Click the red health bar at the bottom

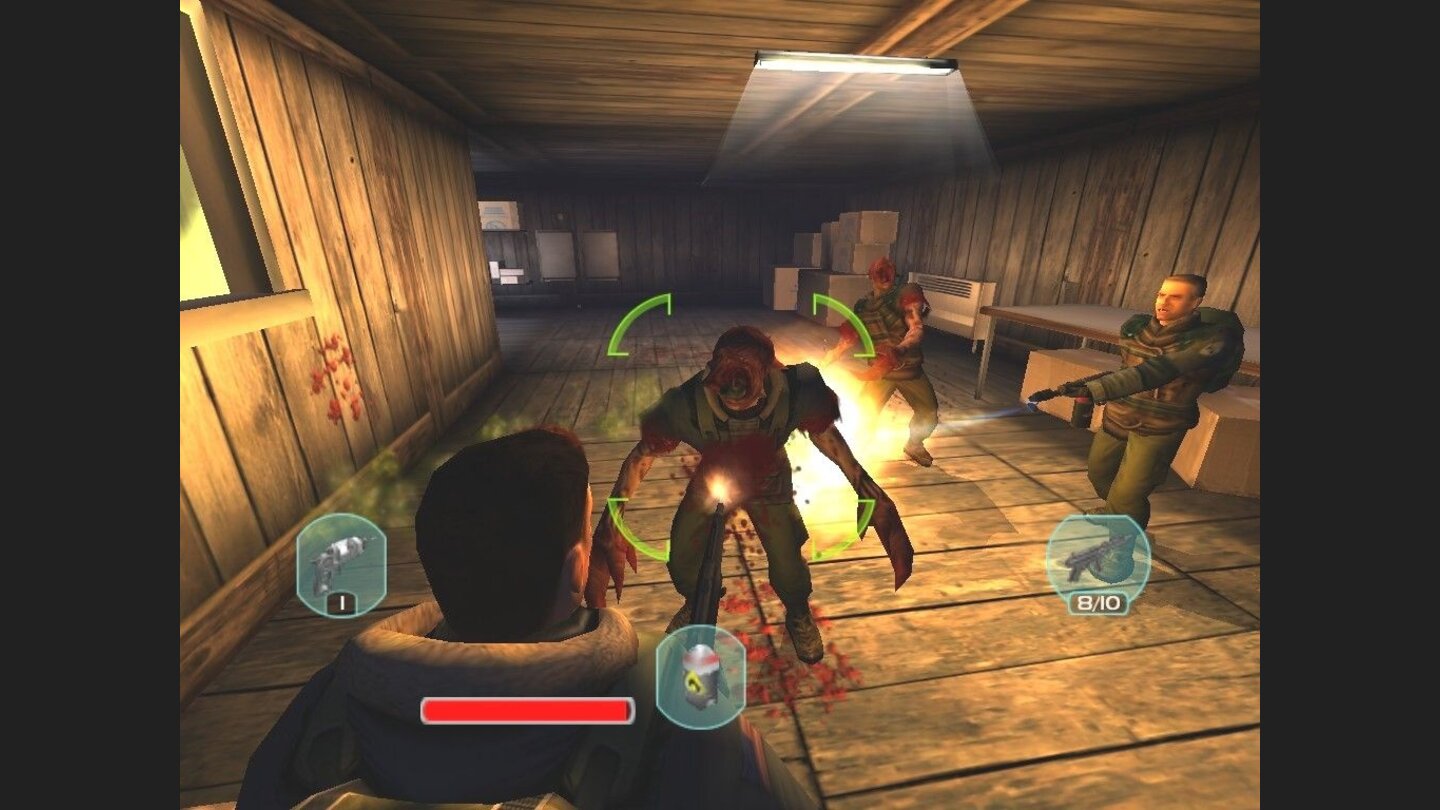tap(528, 709)
